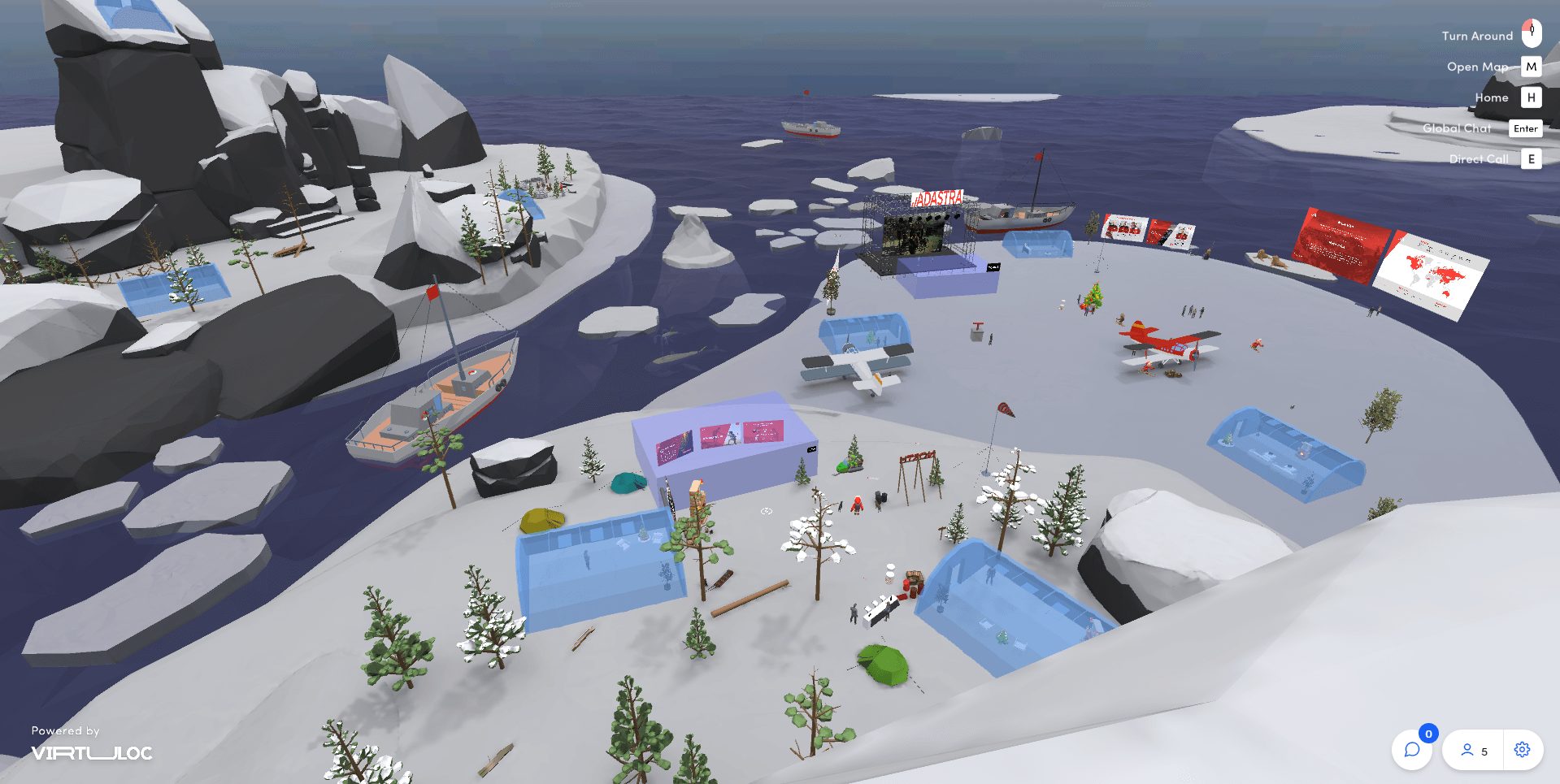Click the ADASTRA stage banner

pos(939,197)
